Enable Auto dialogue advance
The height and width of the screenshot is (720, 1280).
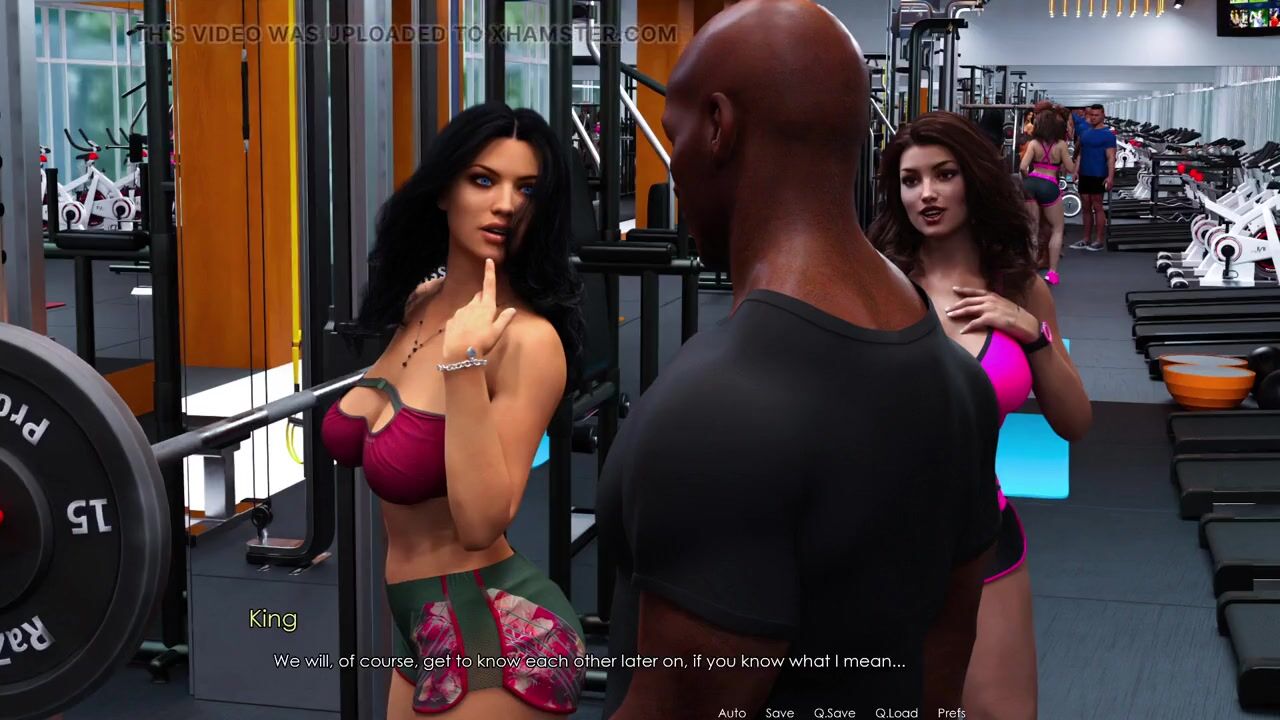pyautogui.click(x=732, y=713)
